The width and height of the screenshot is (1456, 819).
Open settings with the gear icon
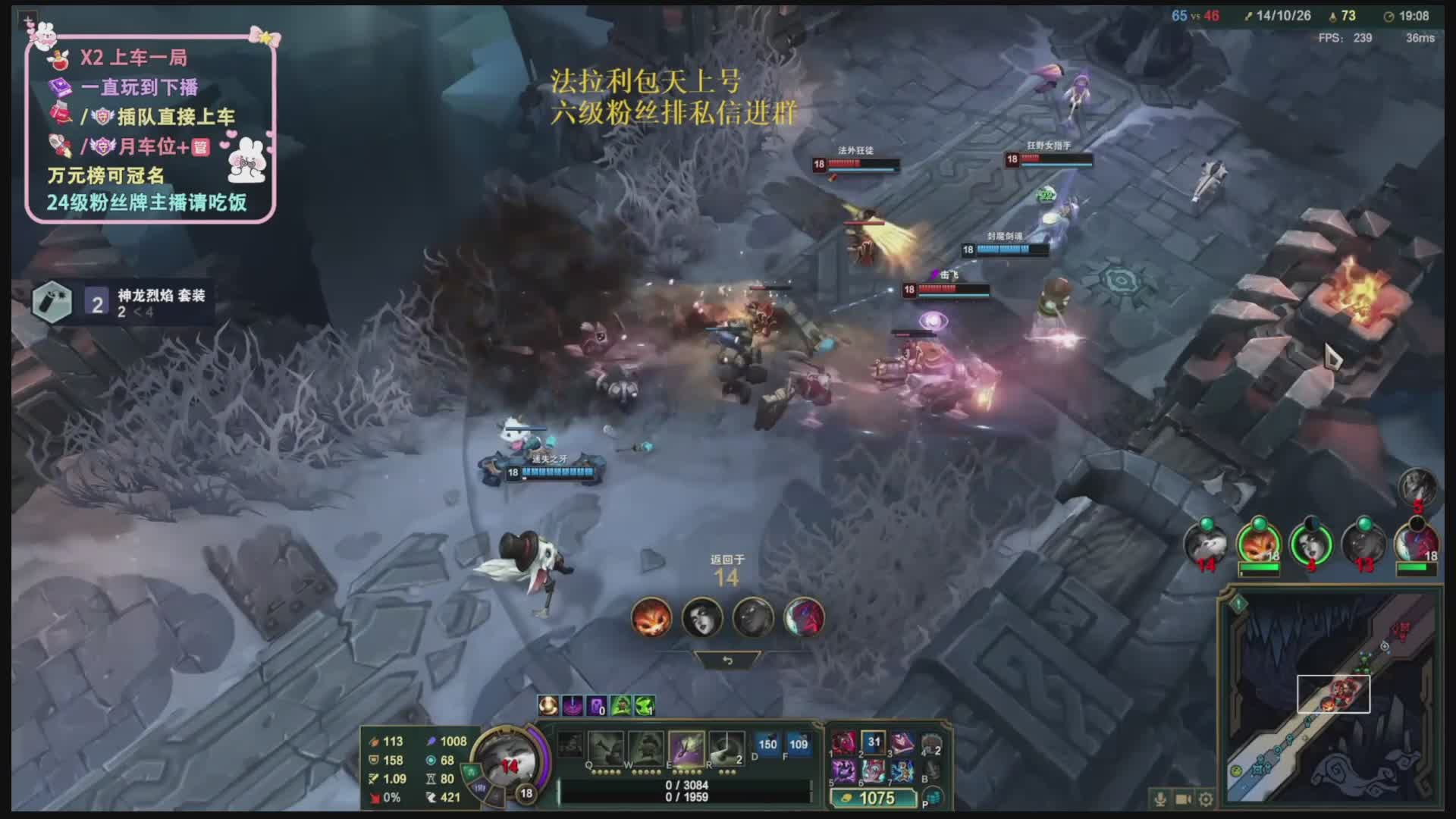click(1206, 799)
